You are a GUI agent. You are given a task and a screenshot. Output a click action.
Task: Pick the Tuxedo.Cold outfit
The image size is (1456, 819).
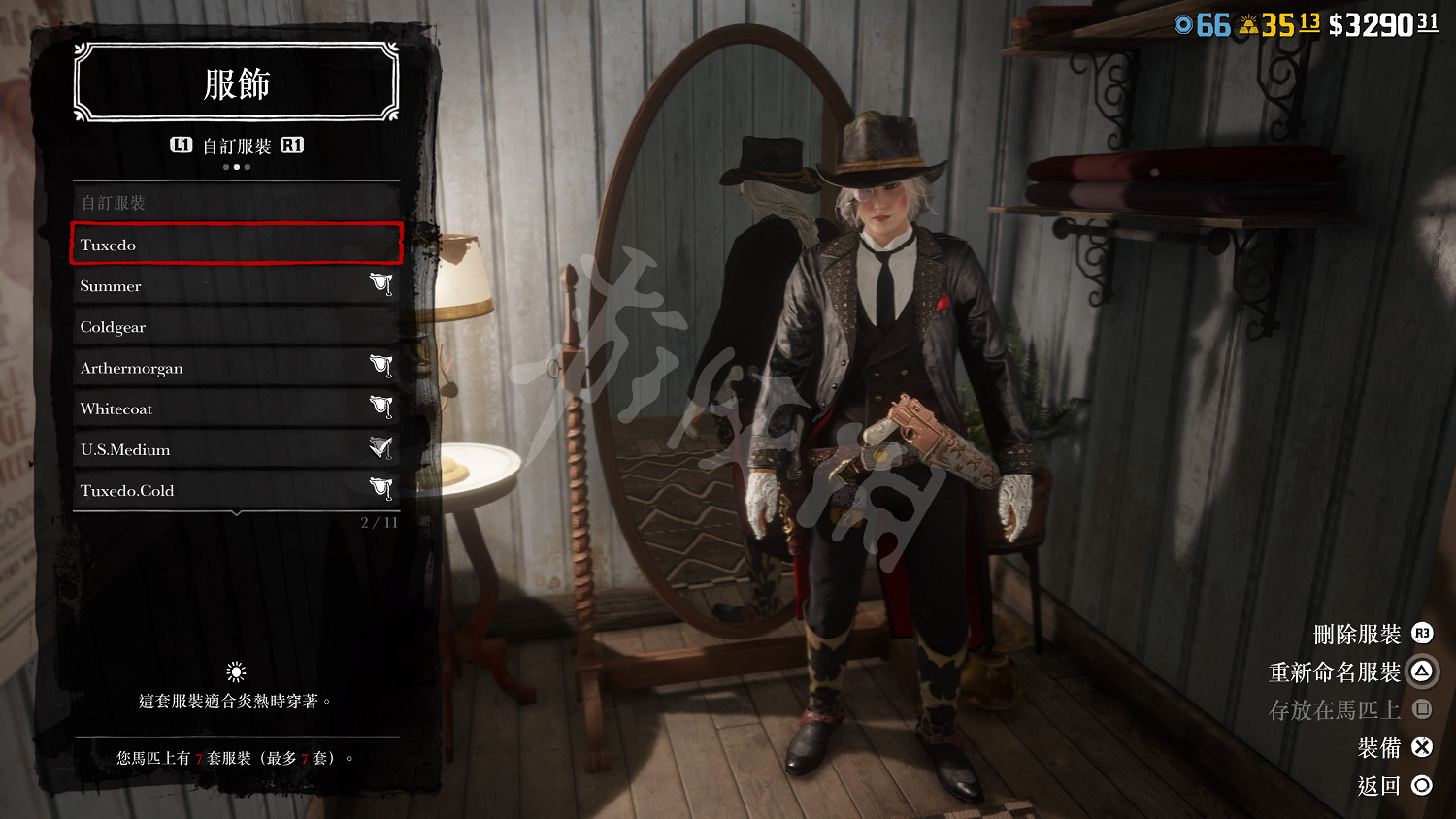[236, 490]
